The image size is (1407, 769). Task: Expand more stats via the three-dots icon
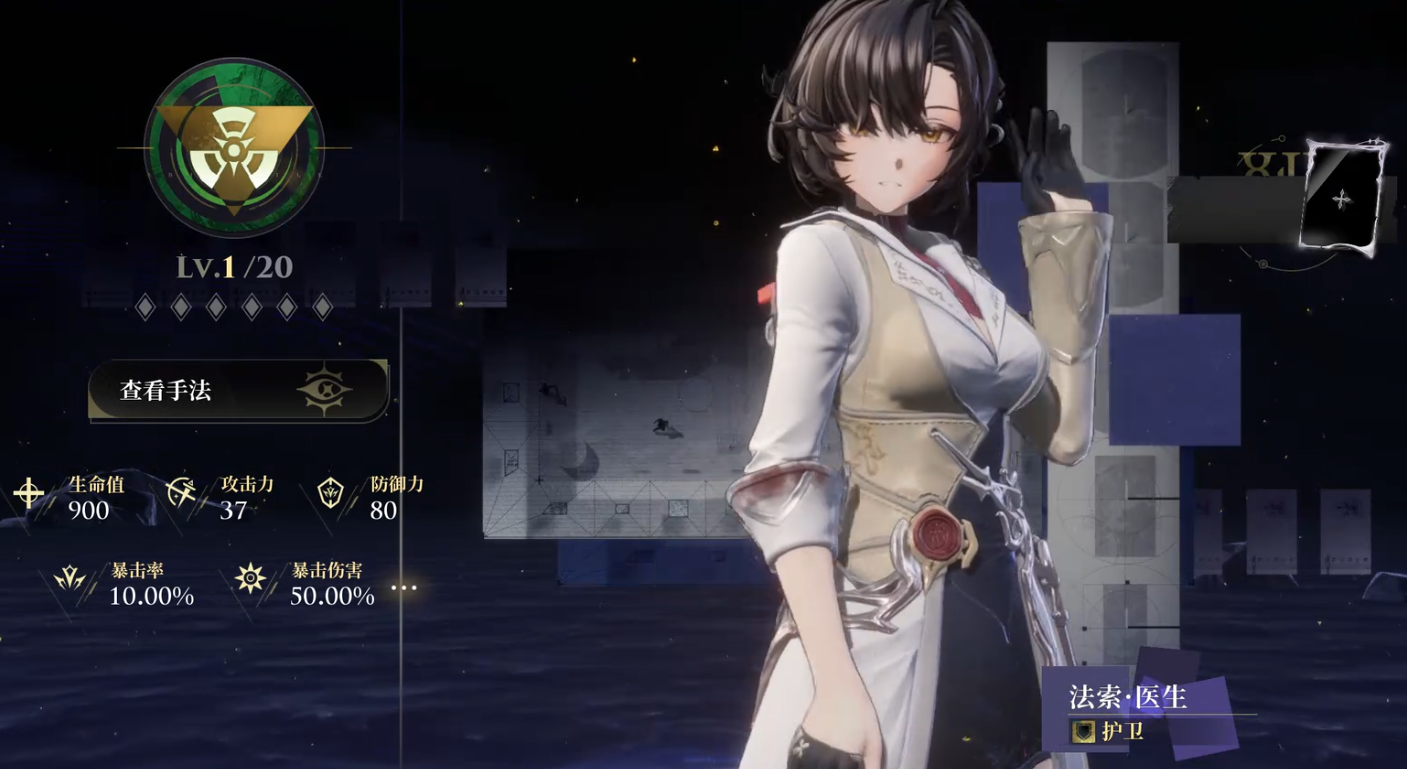click(404, 587)
